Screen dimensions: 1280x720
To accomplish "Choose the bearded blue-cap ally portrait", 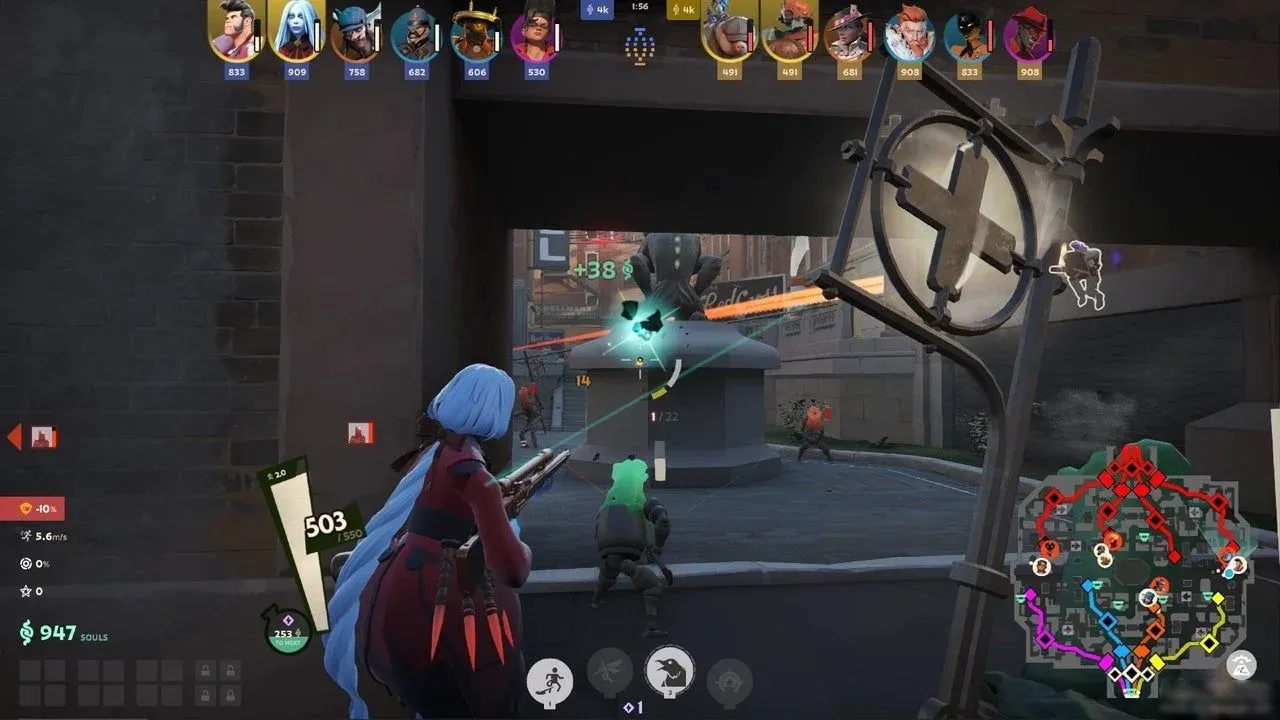I will coord(355,34).
